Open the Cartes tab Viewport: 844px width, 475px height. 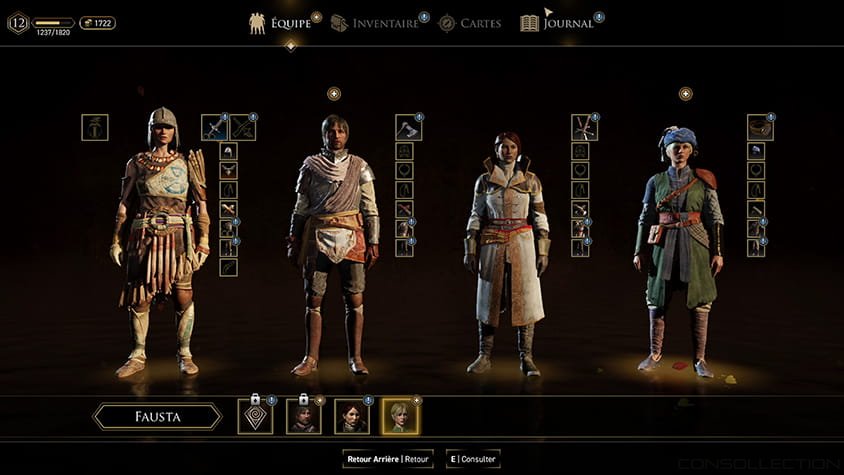(470, 23)
